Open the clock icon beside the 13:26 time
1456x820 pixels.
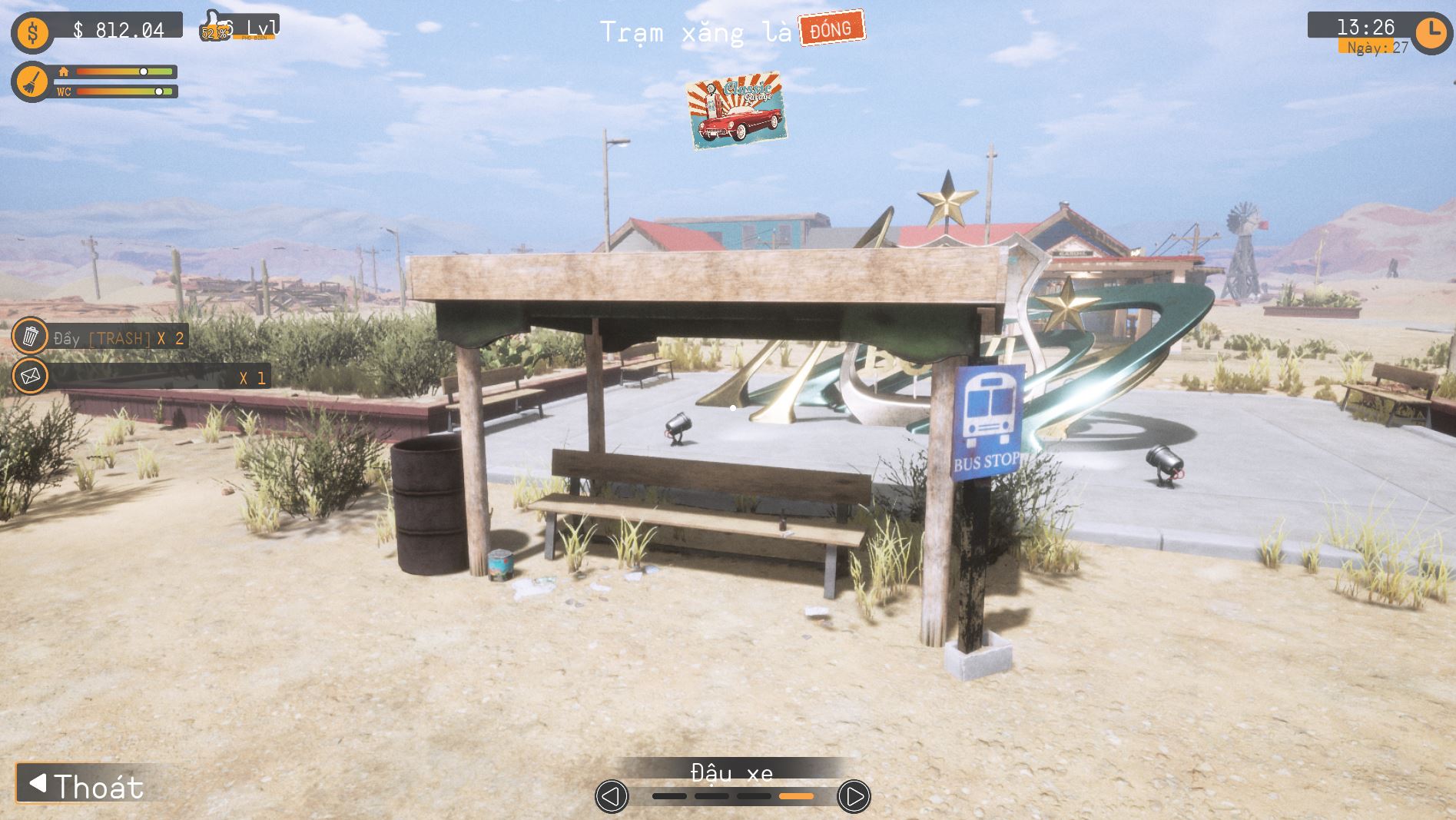click(x=1431, y=32)
